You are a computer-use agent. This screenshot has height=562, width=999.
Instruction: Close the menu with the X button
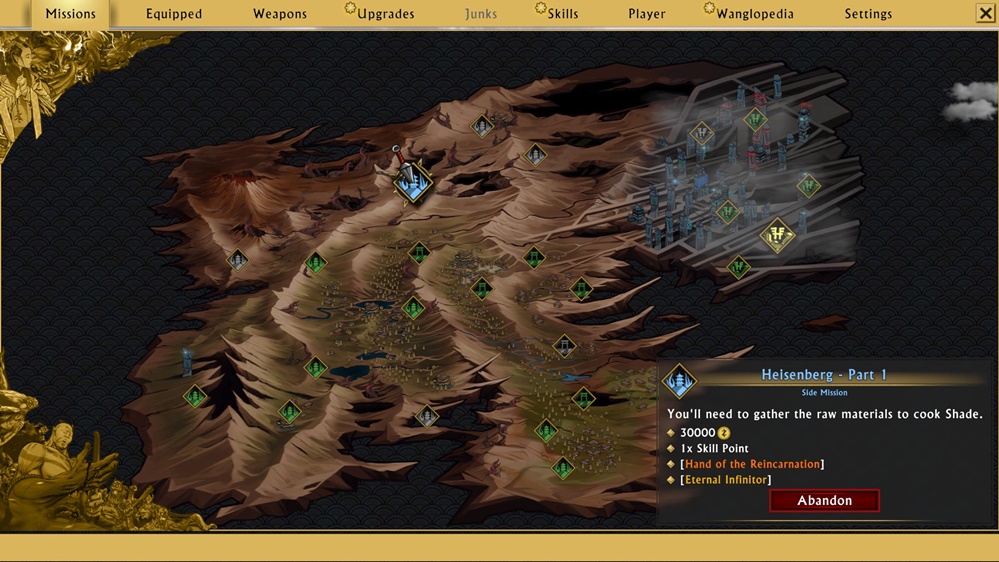click(984, 14)
